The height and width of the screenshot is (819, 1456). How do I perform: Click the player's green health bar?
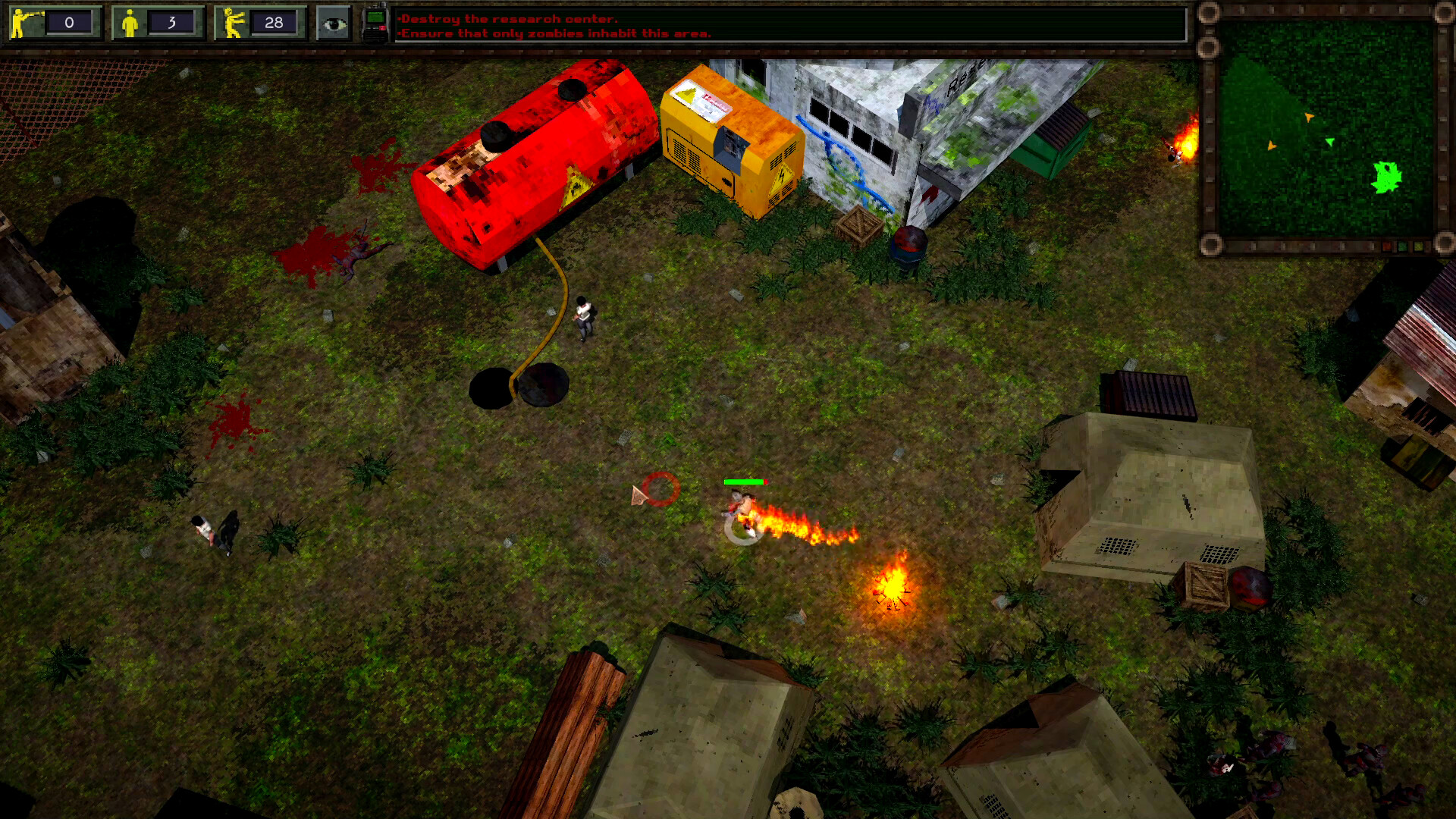point(745,481)
